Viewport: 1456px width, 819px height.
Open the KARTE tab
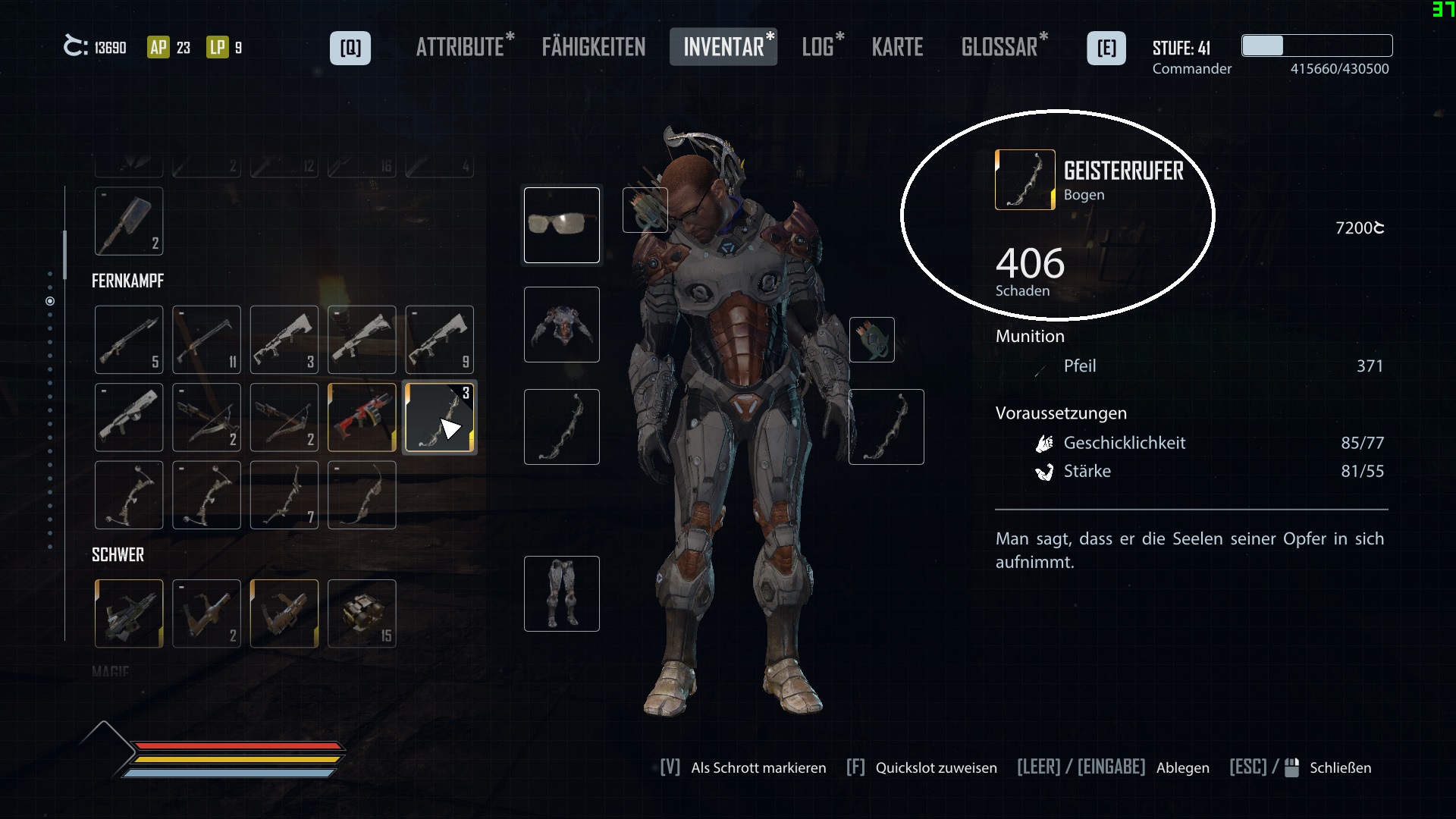(898, 47)
